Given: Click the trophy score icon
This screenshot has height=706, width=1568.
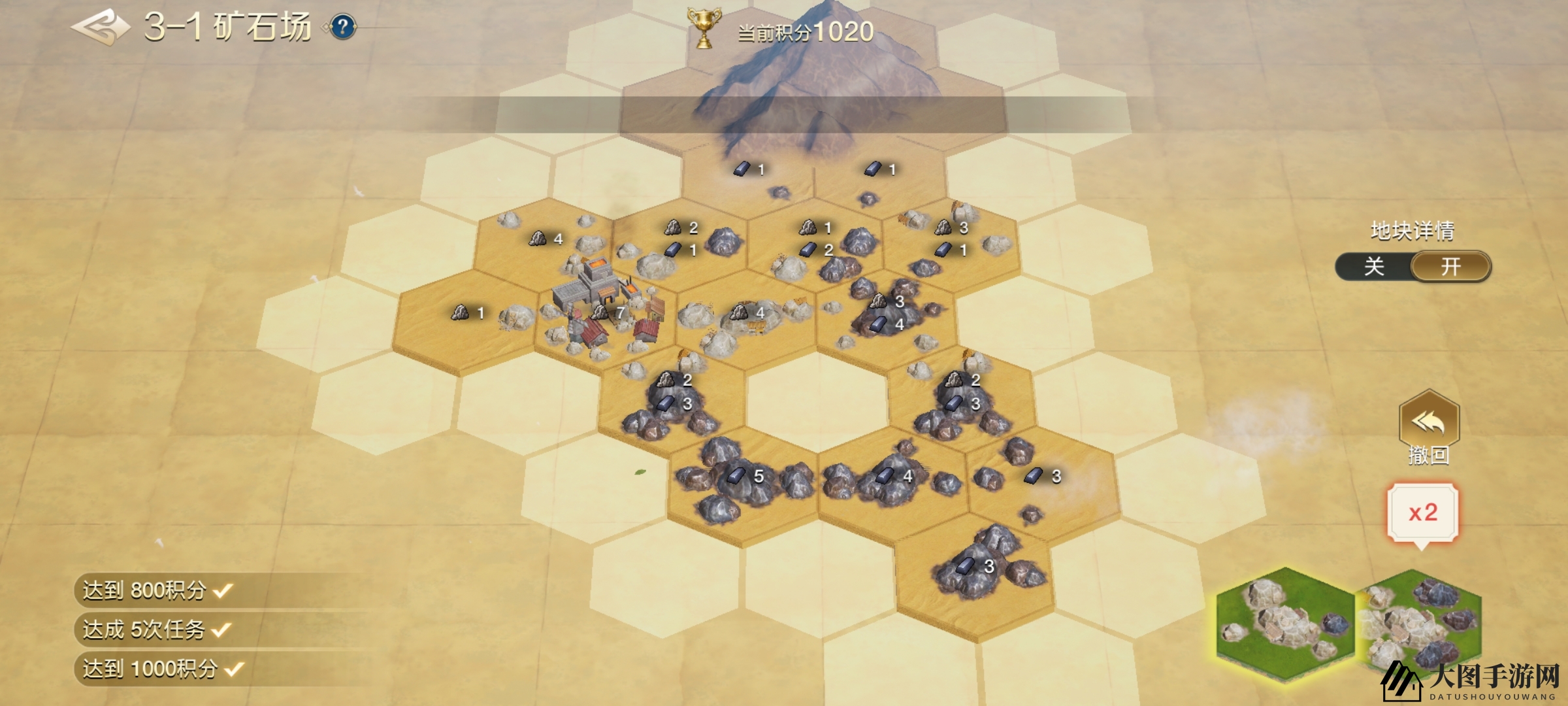Looking at the screenshot, I should [704, 28].
